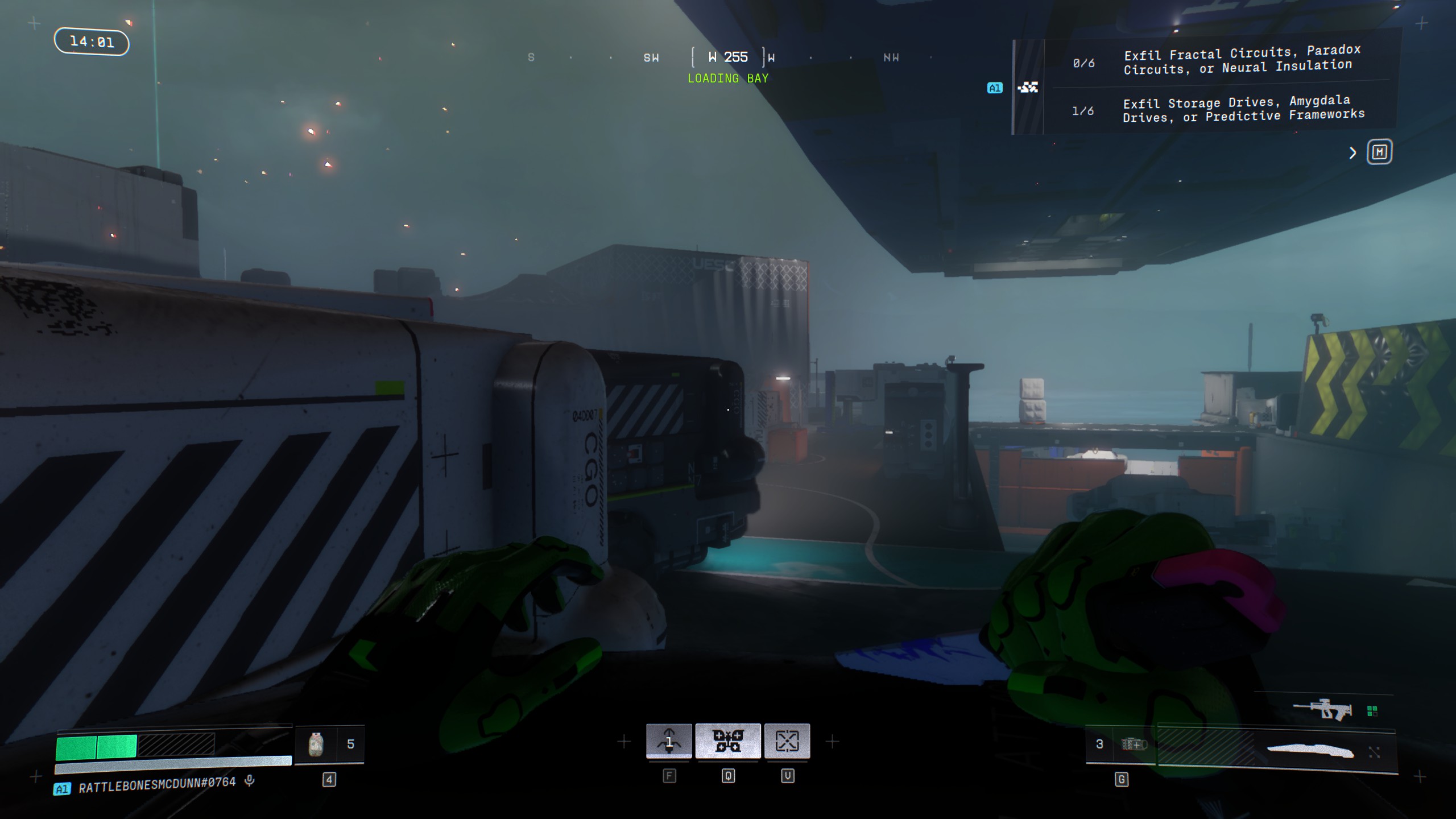Select the consumable canister item slot
The width and height of the screenshot is (1456, 819).
[316, 744]
